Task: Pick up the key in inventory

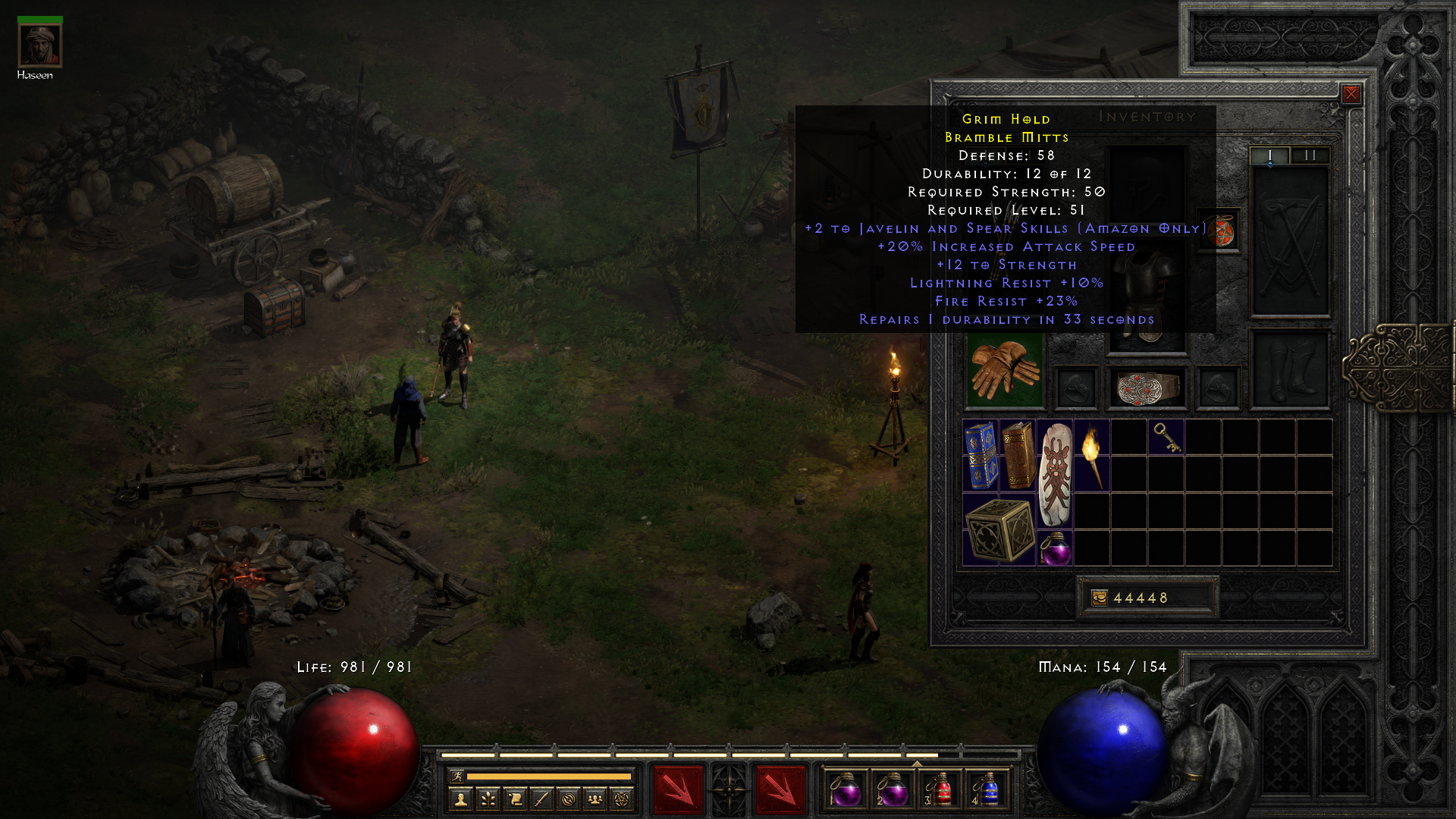Action: click(1166, 438)
